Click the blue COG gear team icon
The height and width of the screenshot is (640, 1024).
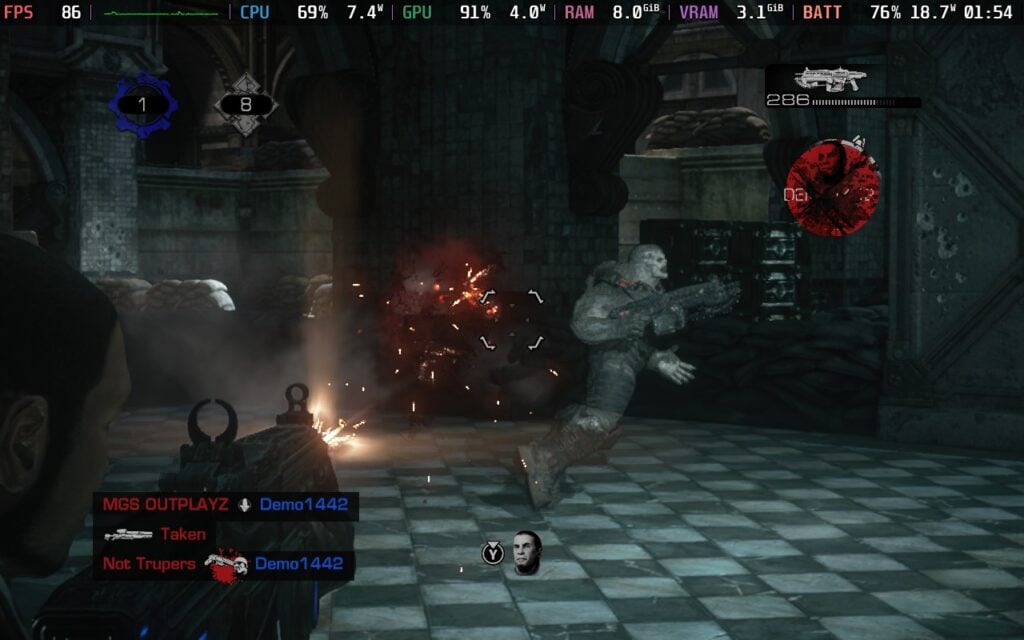142,104
